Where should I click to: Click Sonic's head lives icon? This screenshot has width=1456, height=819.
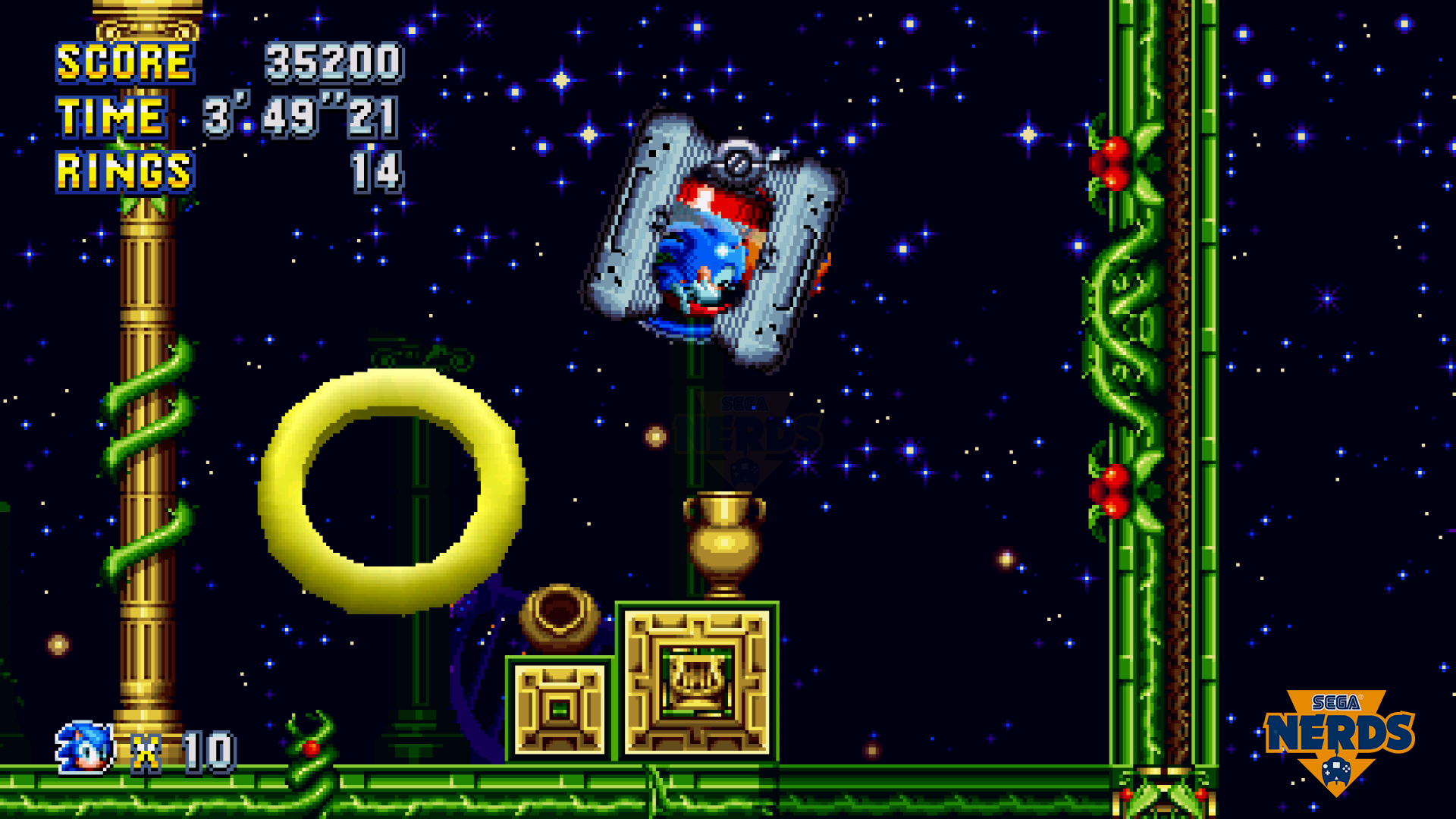tap(85, 748)
